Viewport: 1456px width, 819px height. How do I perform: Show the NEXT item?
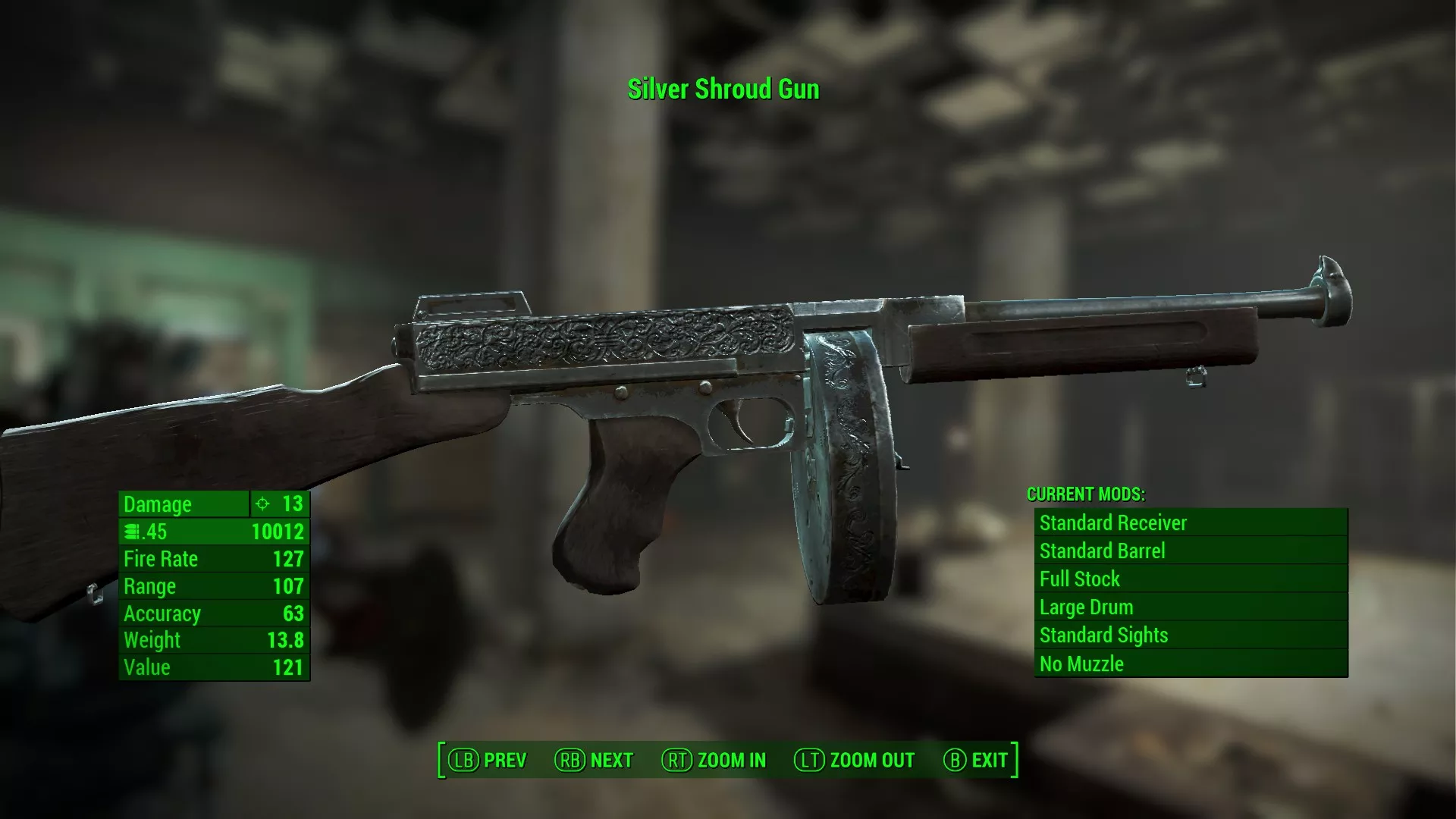point(594,760)
